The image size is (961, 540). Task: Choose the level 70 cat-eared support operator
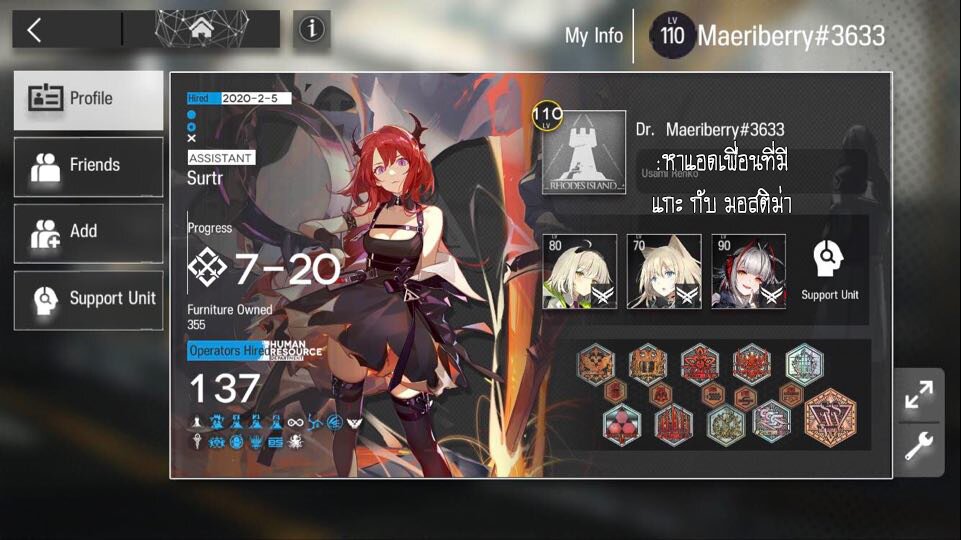[663, 272]
